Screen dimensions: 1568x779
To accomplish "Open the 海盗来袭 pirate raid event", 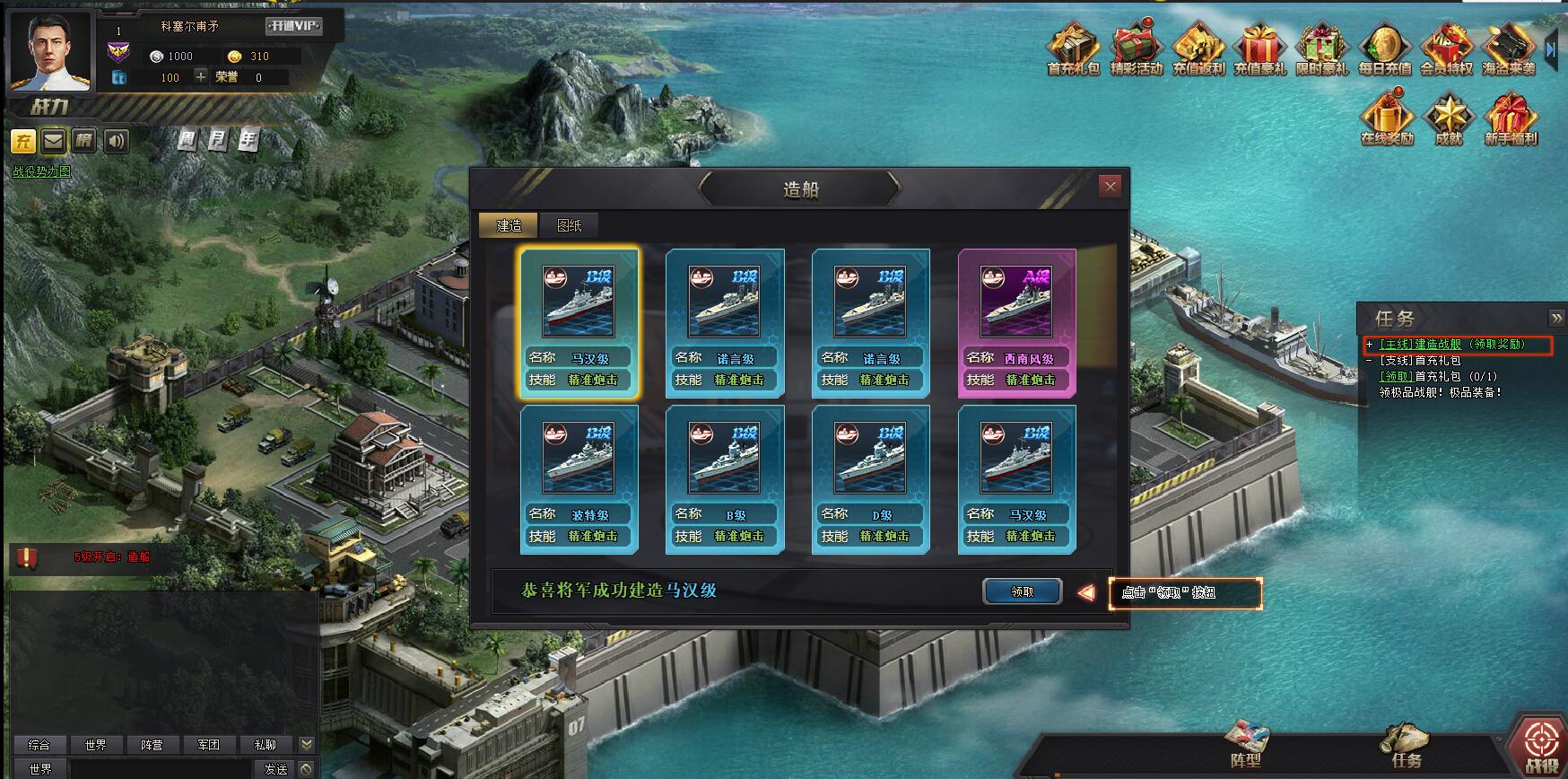I will pyautogui.click(x=1509, y=49).
